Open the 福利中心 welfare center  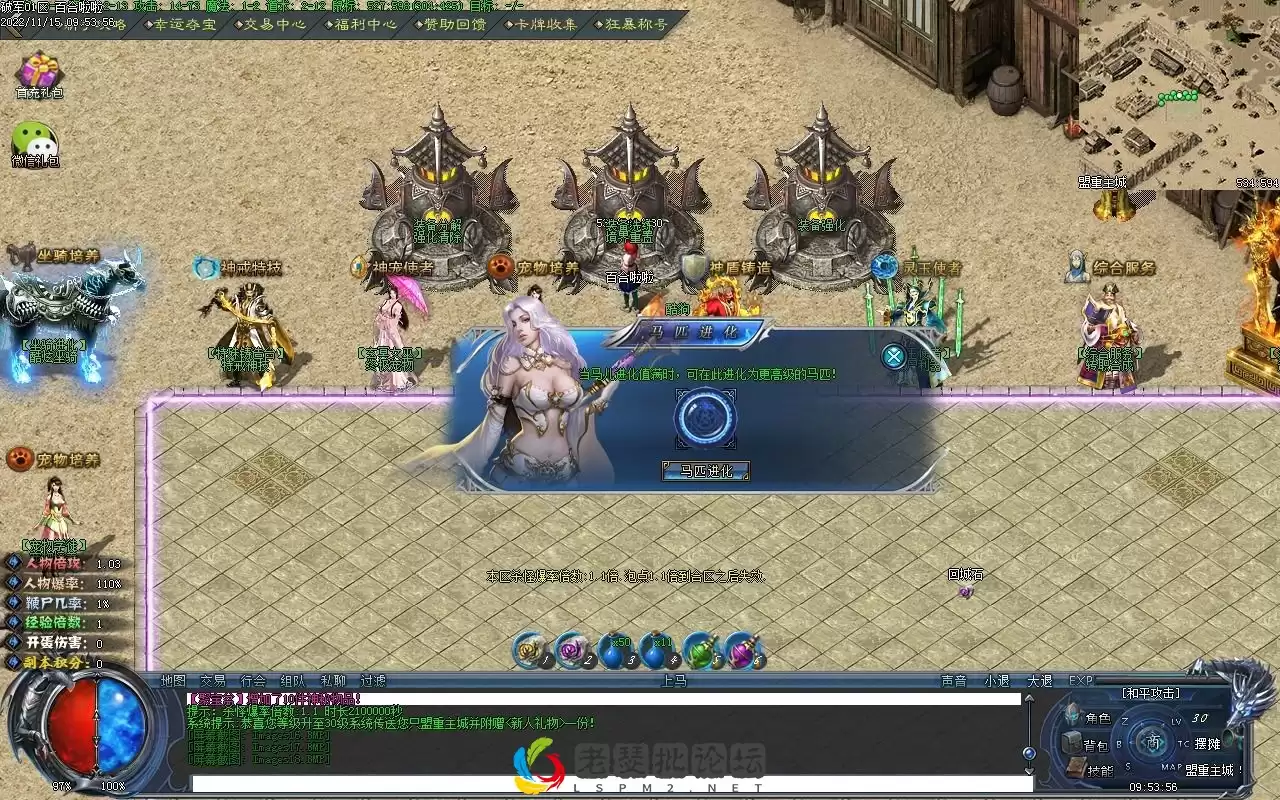(365, 24)
